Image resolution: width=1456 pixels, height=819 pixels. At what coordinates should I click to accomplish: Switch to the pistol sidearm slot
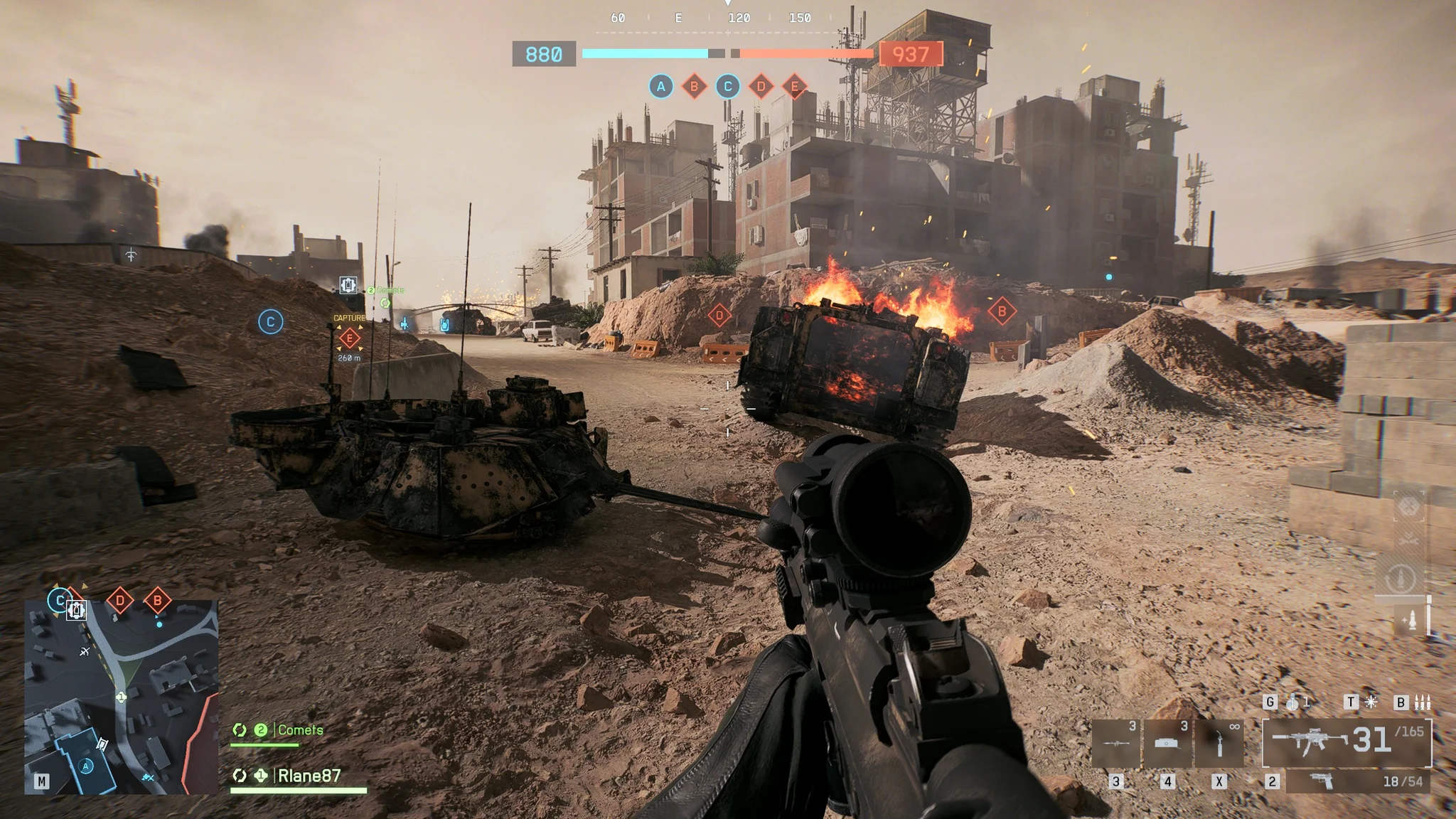pos(1358,781)
